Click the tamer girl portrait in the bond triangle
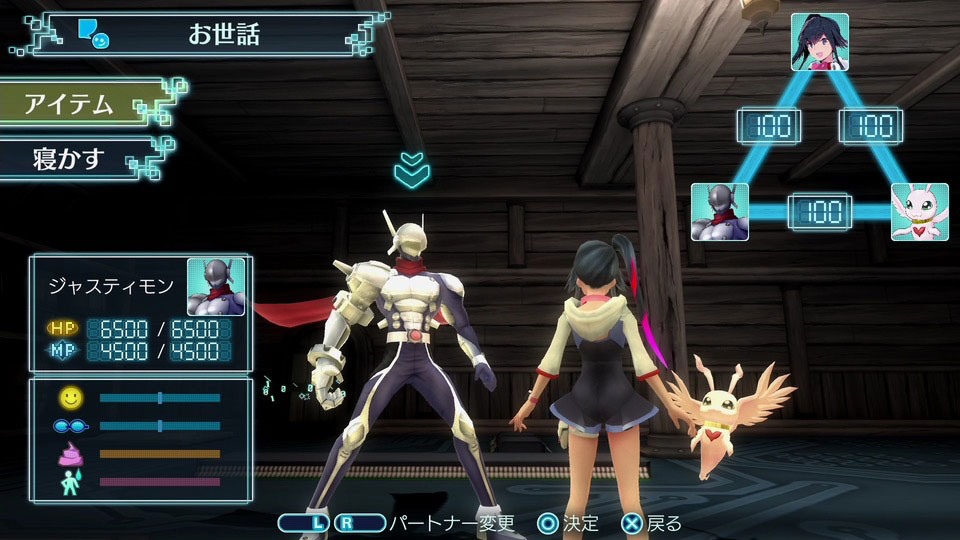 click(x=820, y=42)
